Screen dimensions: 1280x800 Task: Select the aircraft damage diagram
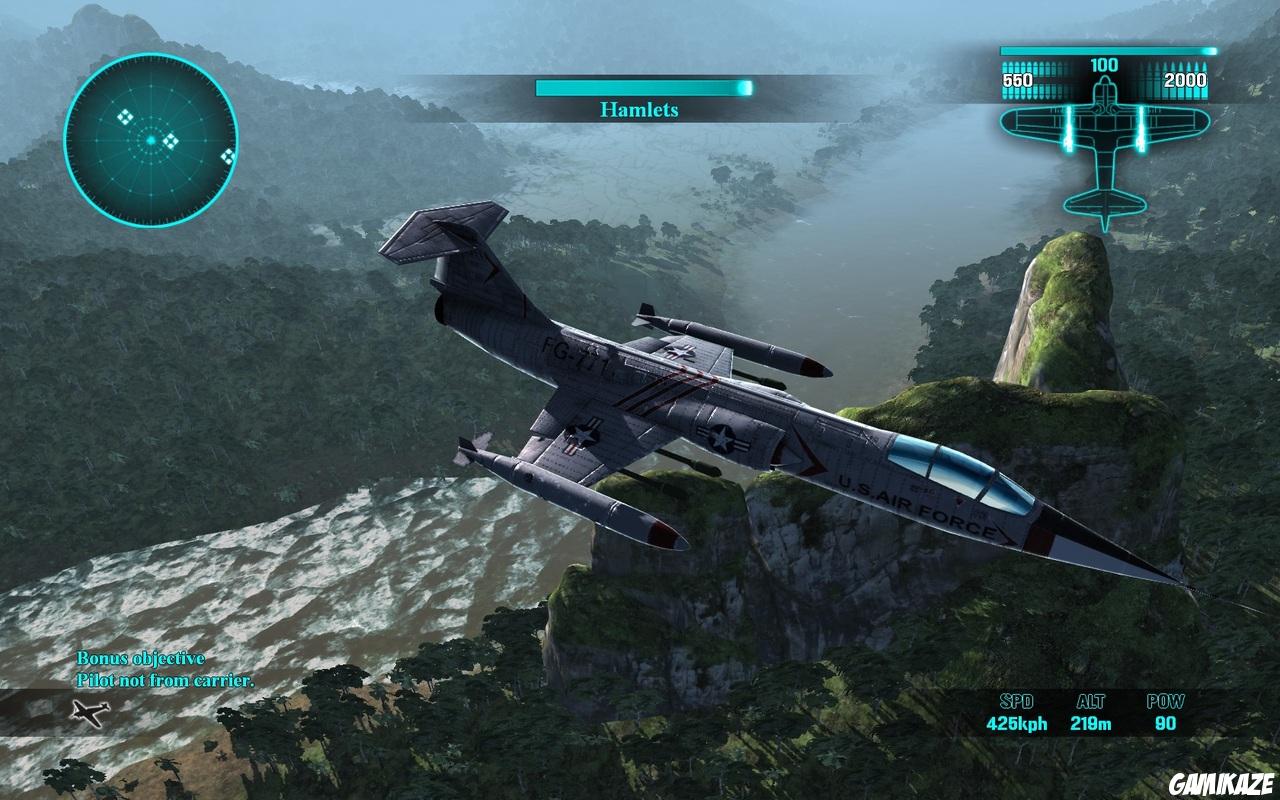(1105, 140)
